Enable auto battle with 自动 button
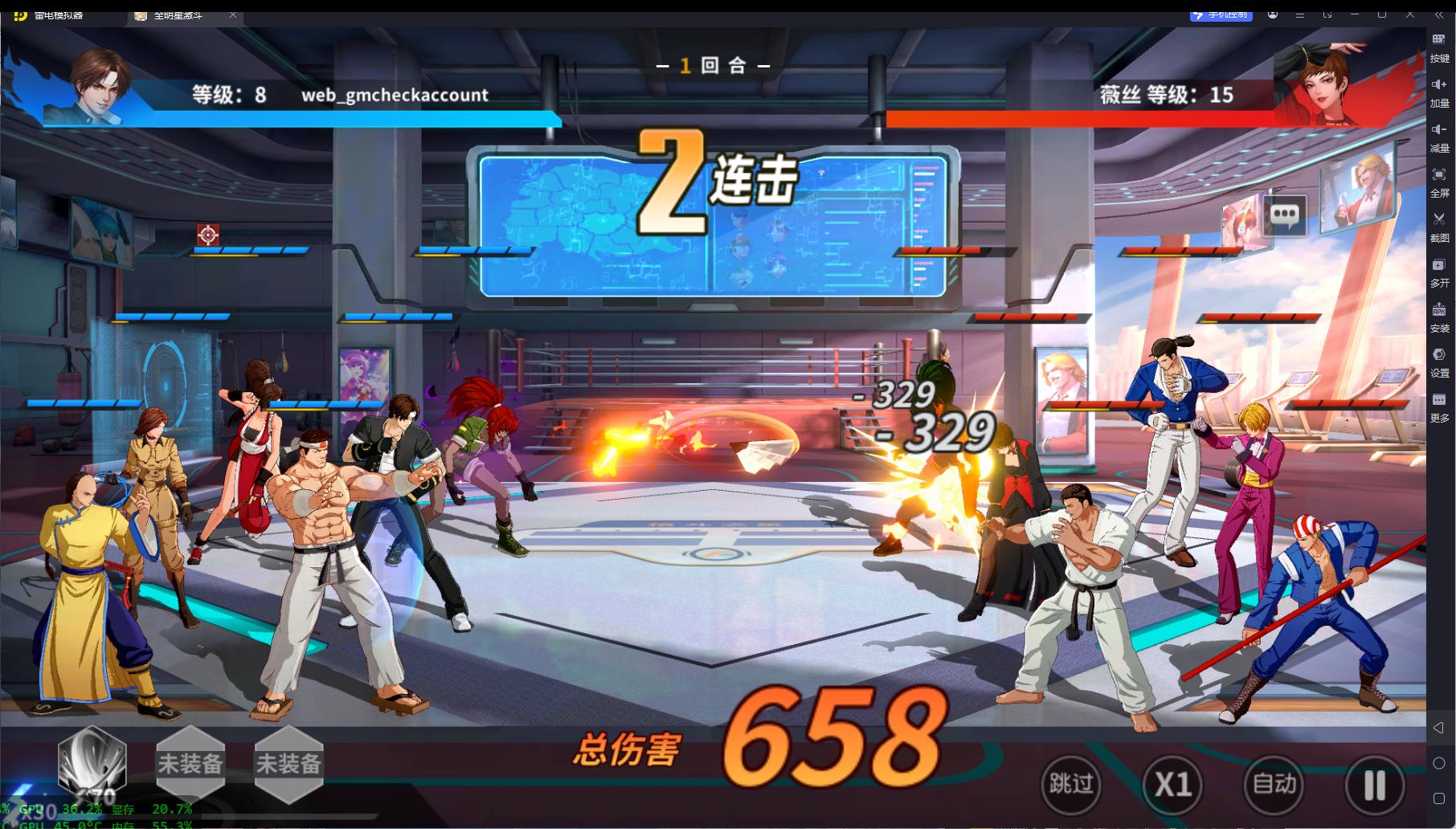This screenshot has width=1456, height=829. (x=1274, y=784)
